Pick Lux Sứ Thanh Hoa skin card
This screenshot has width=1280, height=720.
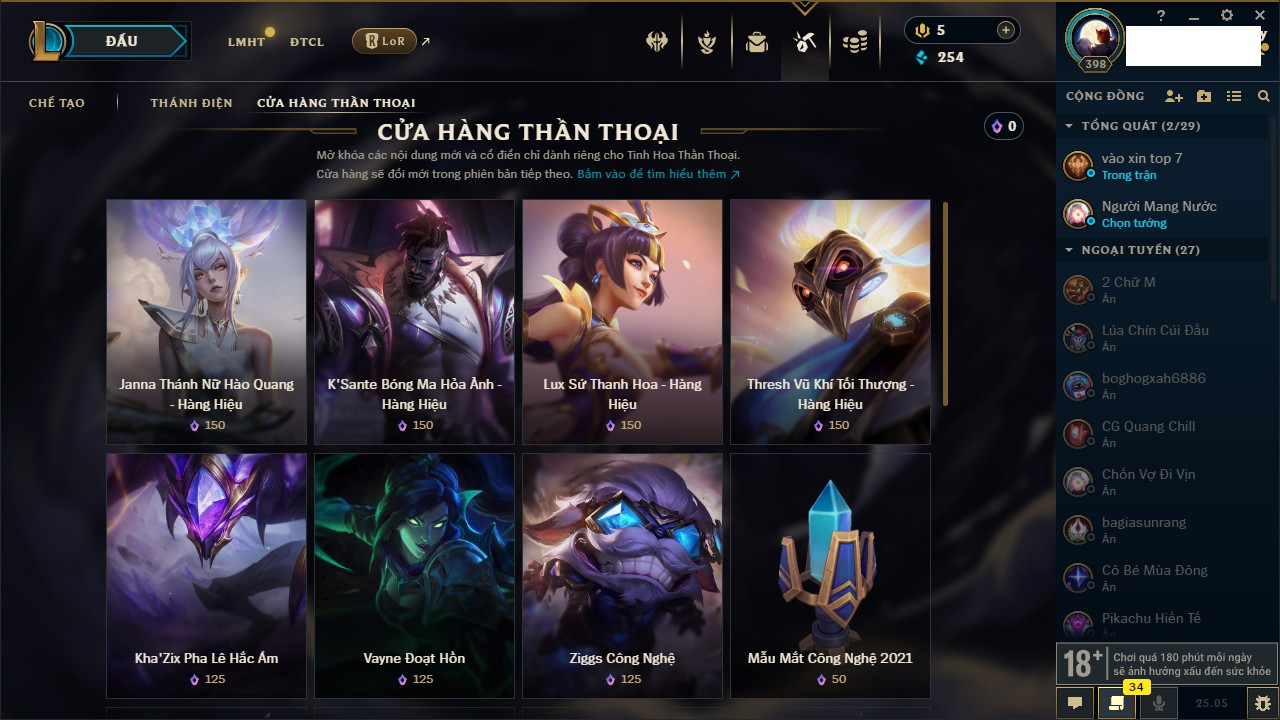point(622,321)
